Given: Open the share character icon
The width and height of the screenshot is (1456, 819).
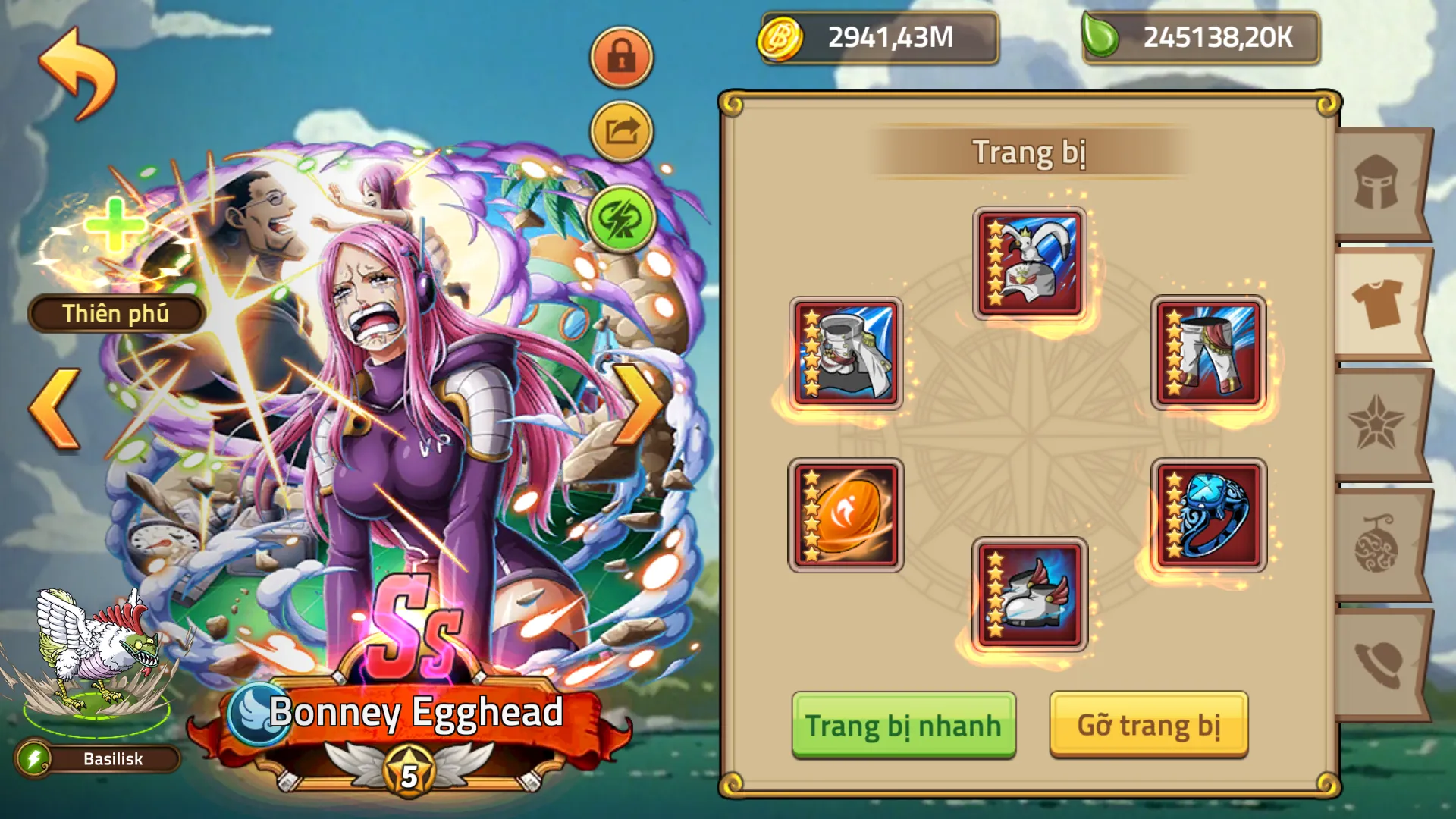Looking at the screenshot, I should [620, 129].
